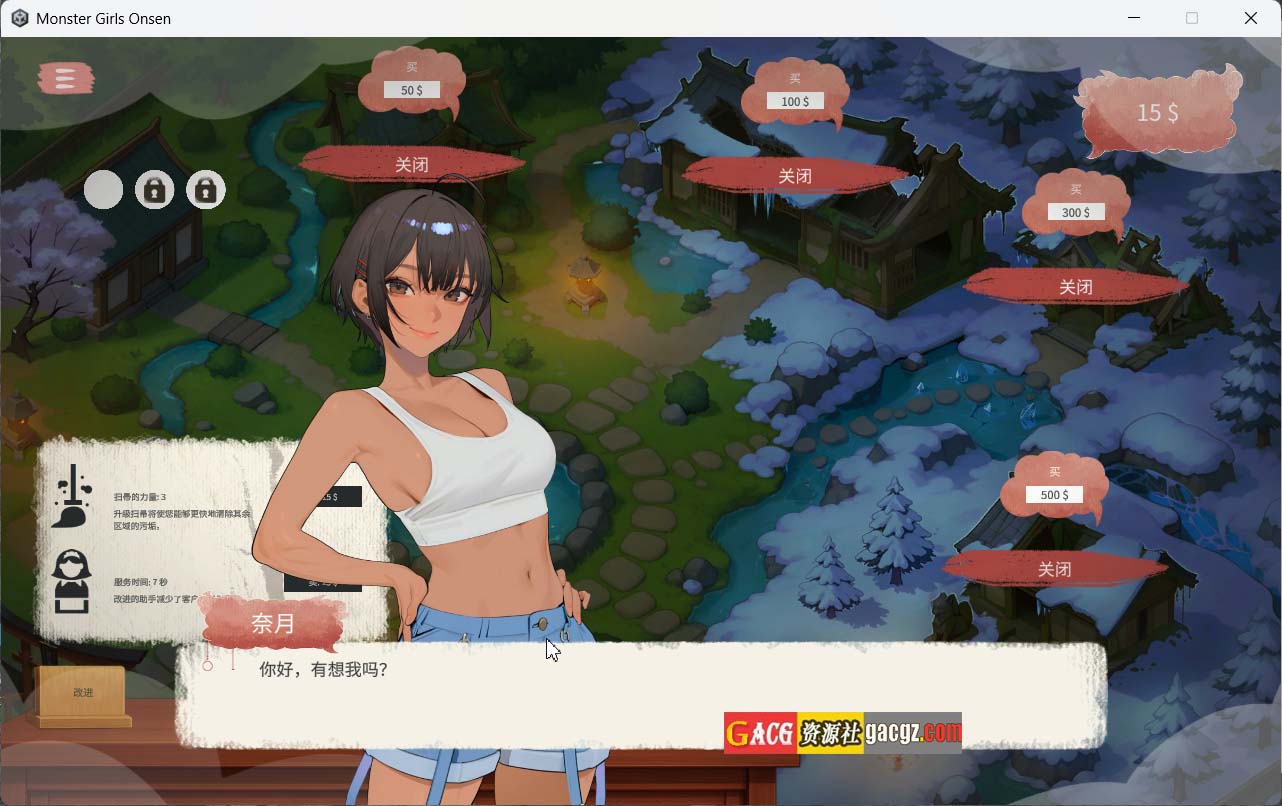1282x806 pixels.
Task: Select the blank white circle slot
Action: coord(103,189)
